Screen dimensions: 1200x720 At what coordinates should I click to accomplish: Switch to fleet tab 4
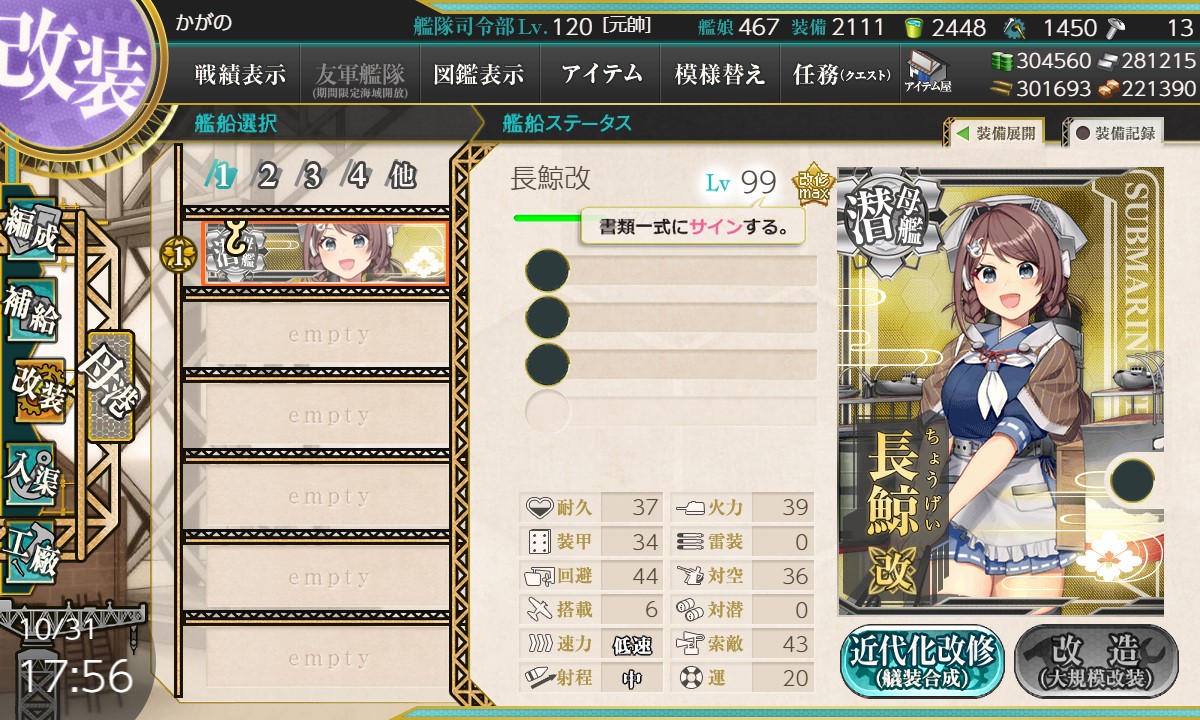357,177
